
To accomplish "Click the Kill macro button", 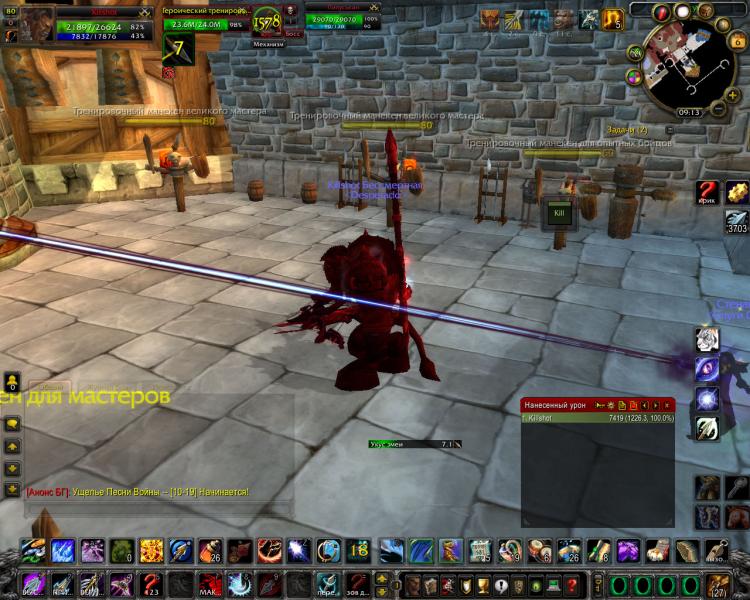I will tap(559, 214).
